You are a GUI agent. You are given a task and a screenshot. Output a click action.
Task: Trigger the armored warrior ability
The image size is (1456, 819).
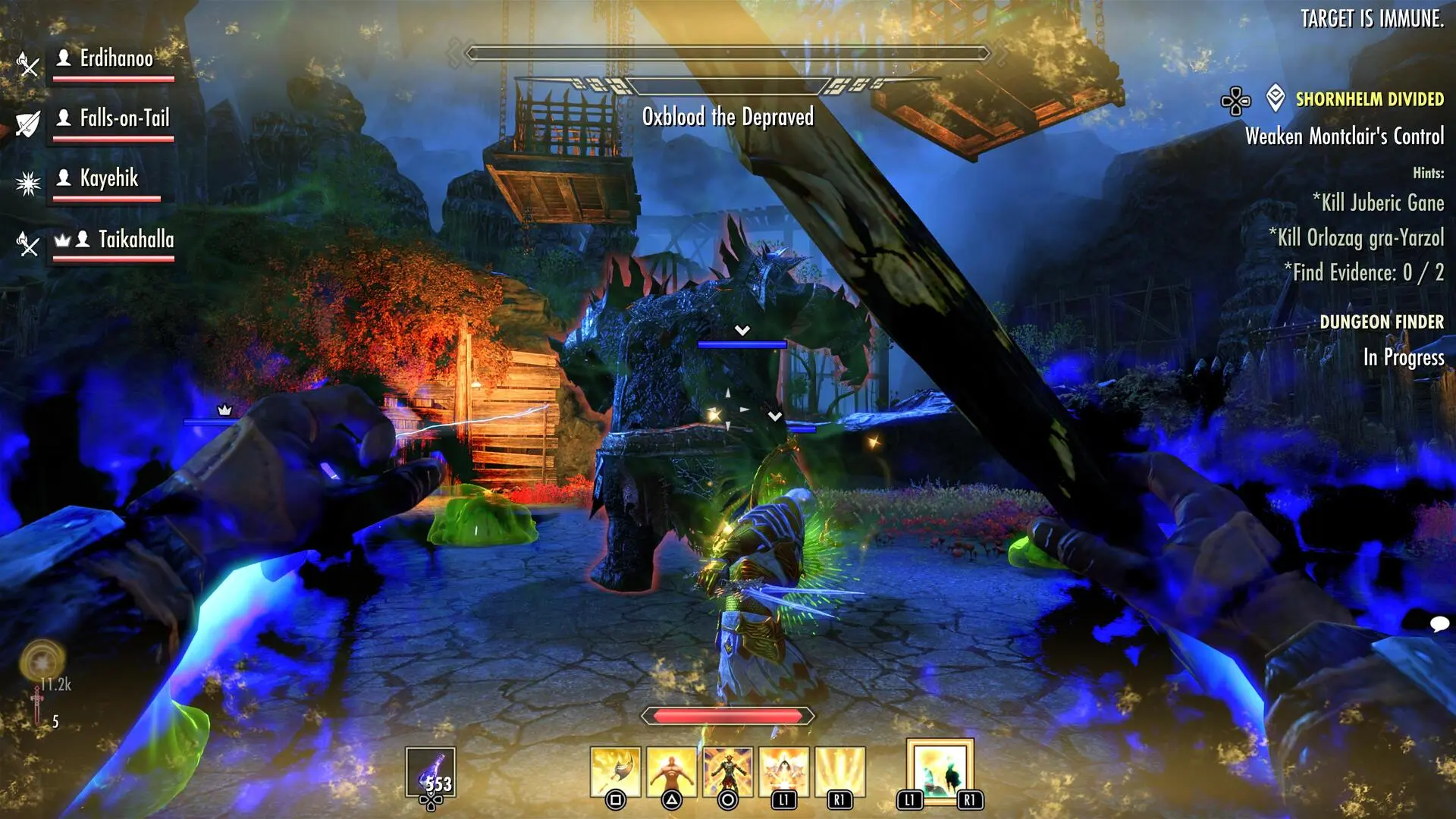(728, 772)
